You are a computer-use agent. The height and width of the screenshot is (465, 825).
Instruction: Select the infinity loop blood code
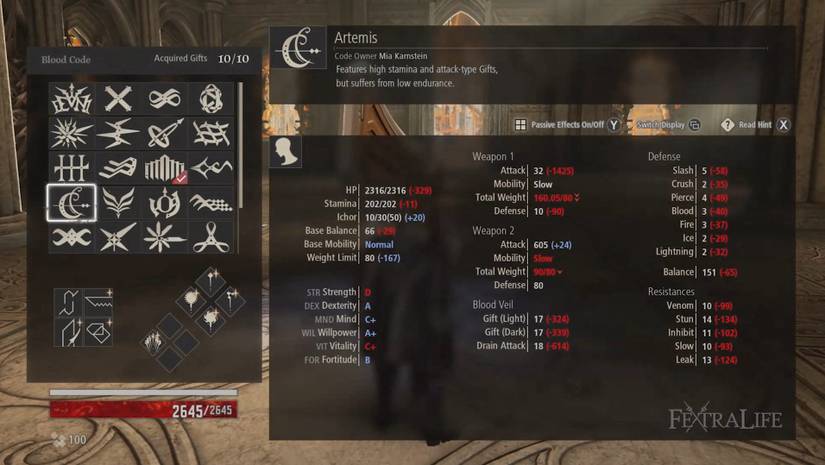click(x=164, y=98)
